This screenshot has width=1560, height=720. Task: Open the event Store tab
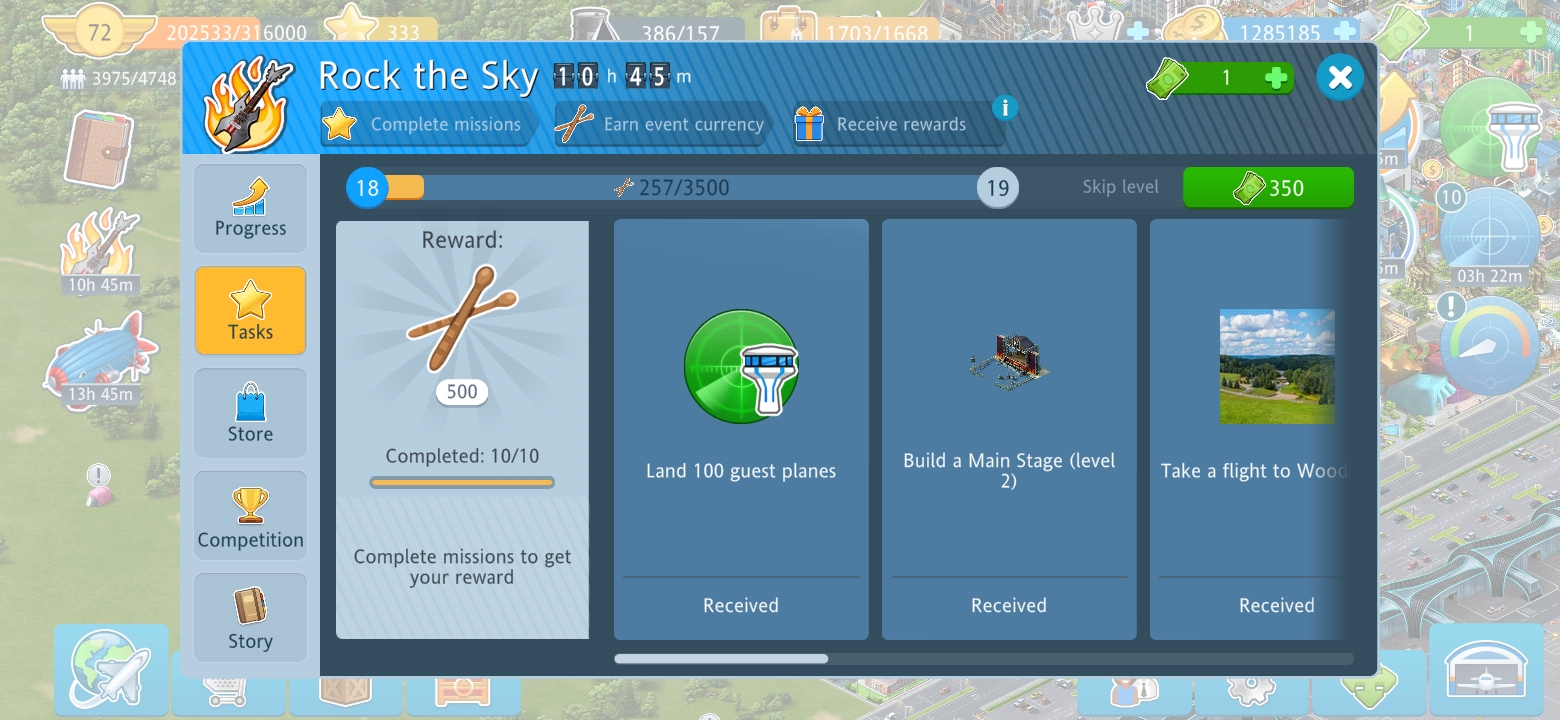[x=250, y=413]
